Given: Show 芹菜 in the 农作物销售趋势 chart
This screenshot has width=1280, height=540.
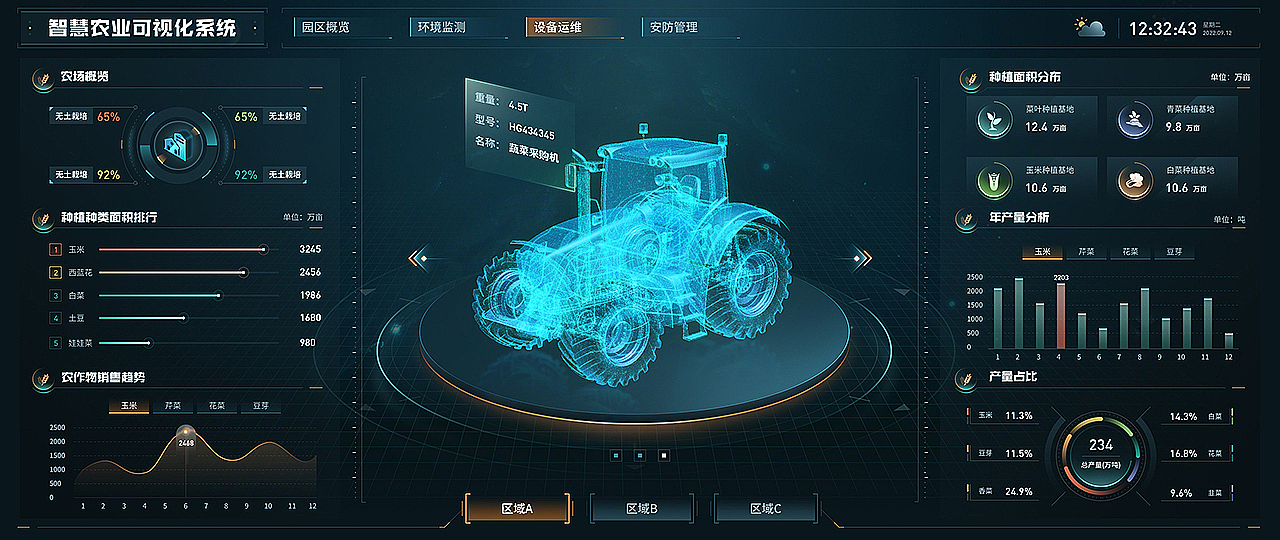Looking at the screenshot, I should coord(172,407).
